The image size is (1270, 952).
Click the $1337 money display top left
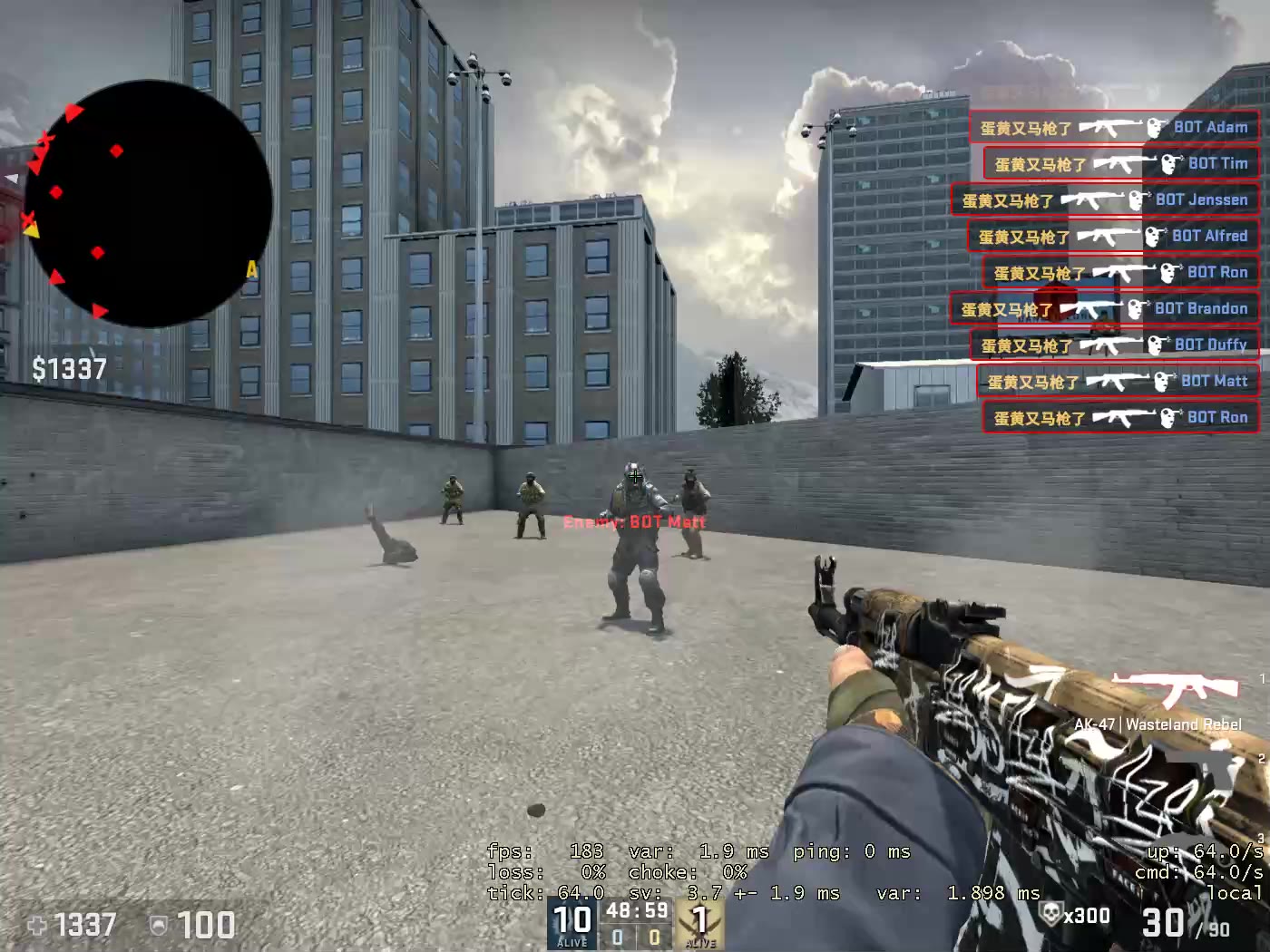[67, 369]
